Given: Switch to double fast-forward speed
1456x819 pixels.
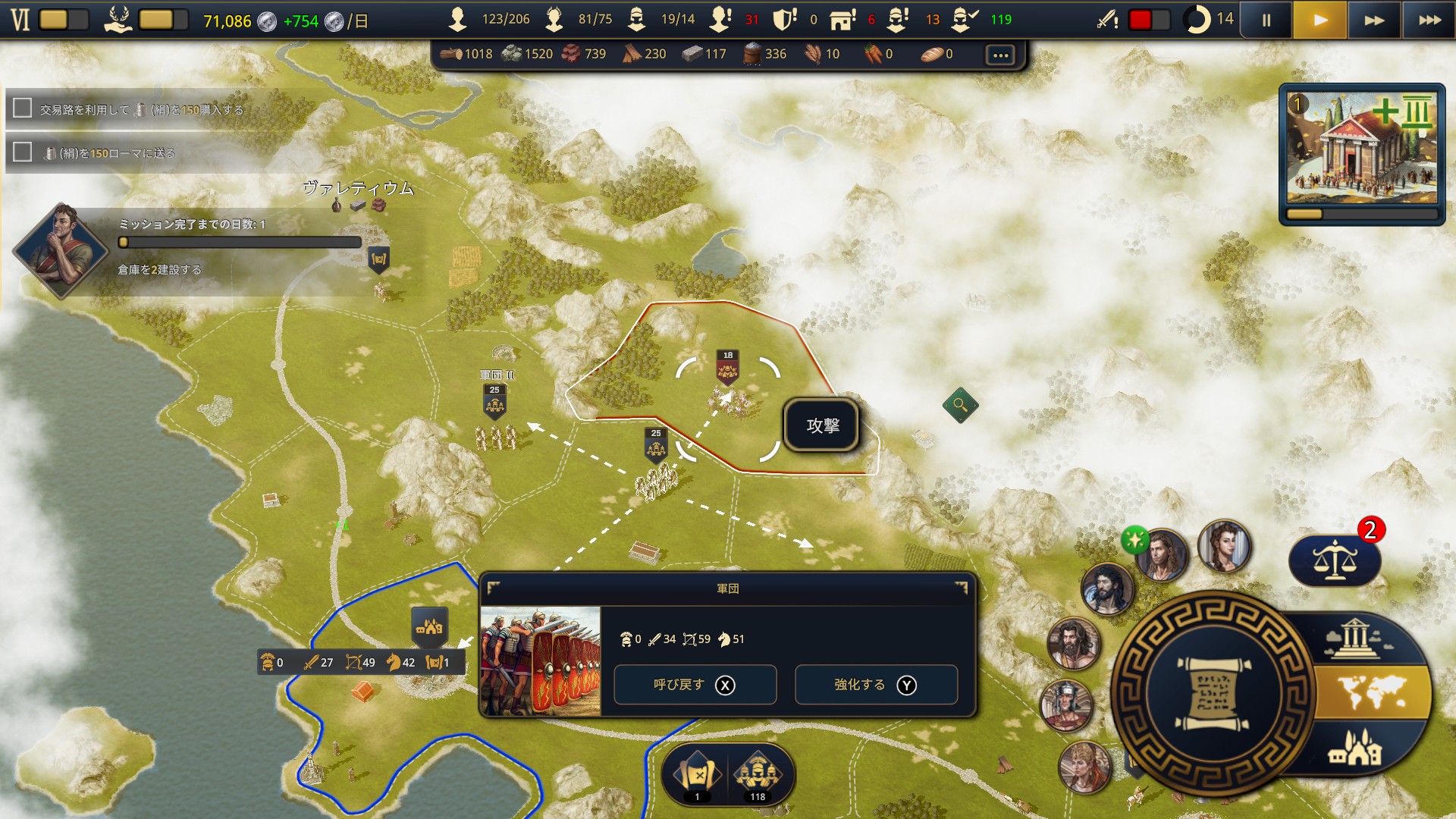Looking at the screenshot, I should (x=1374, y=20).
